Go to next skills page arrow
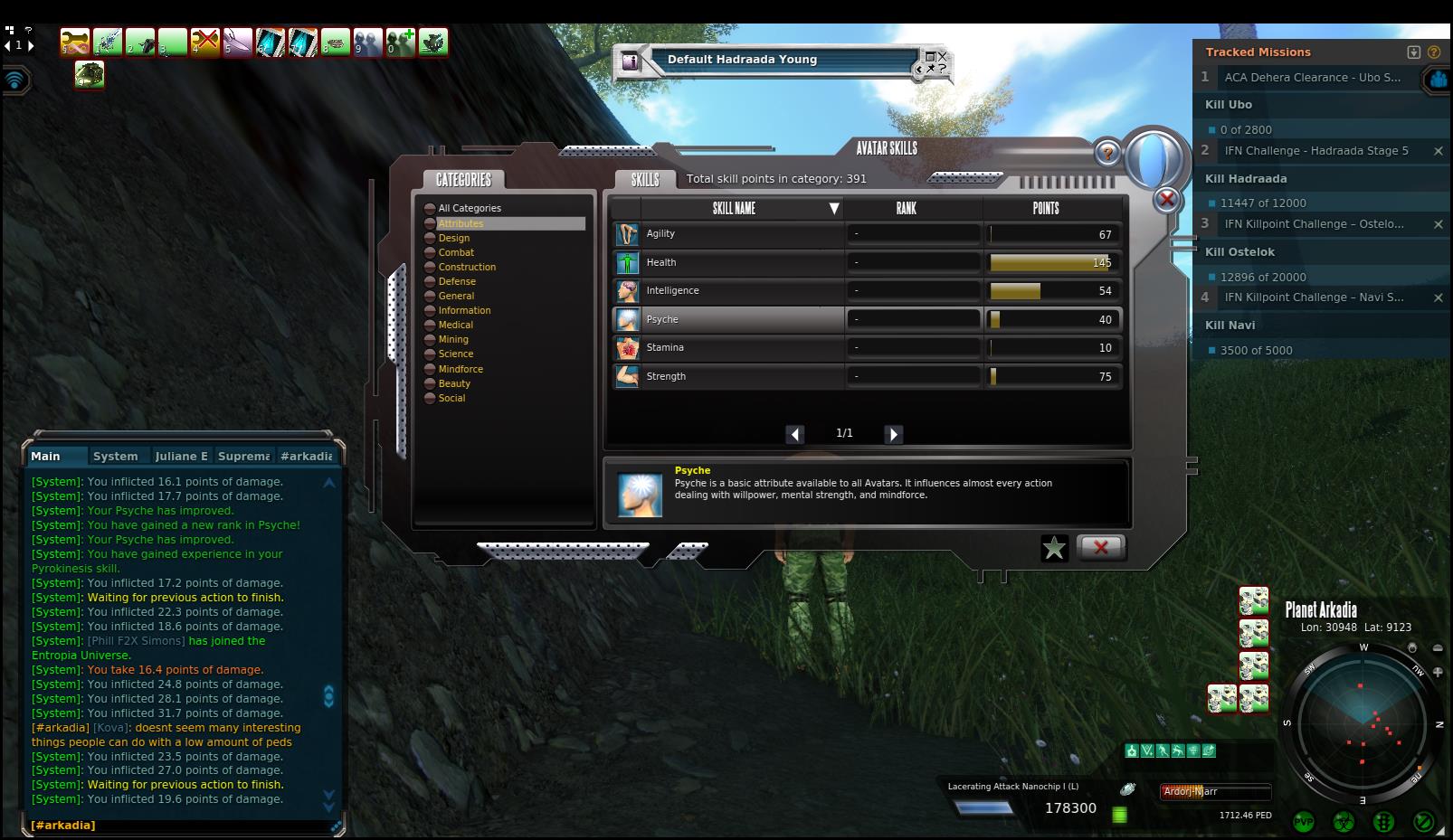 893,434
